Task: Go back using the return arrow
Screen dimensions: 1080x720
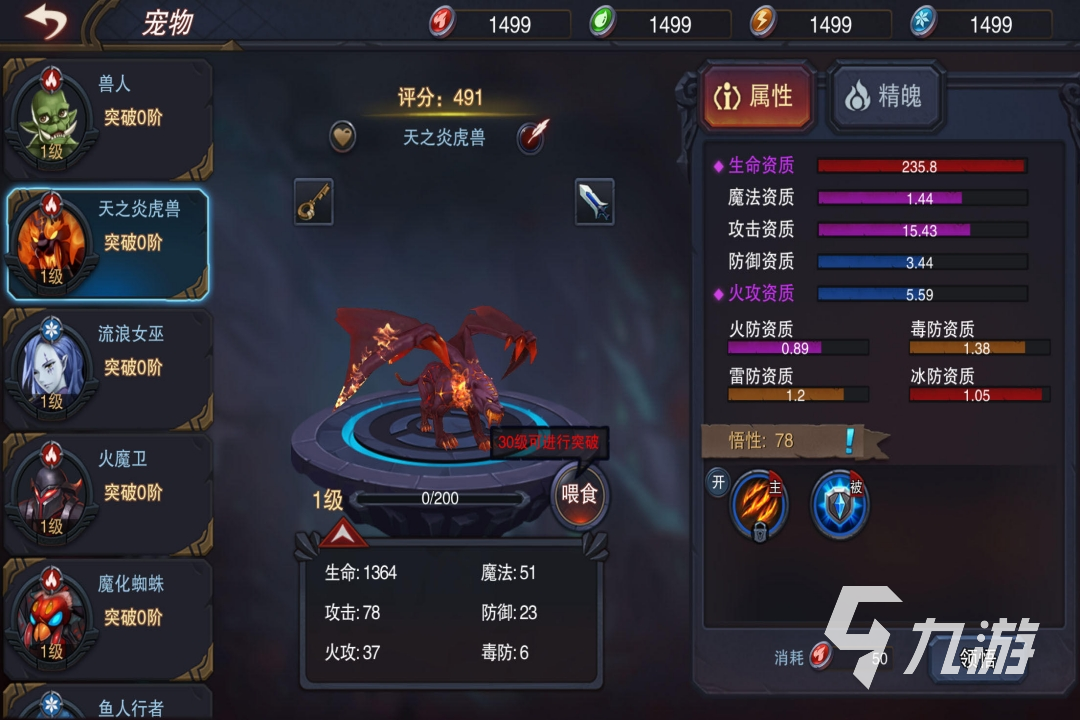Action: pos(45,21)
